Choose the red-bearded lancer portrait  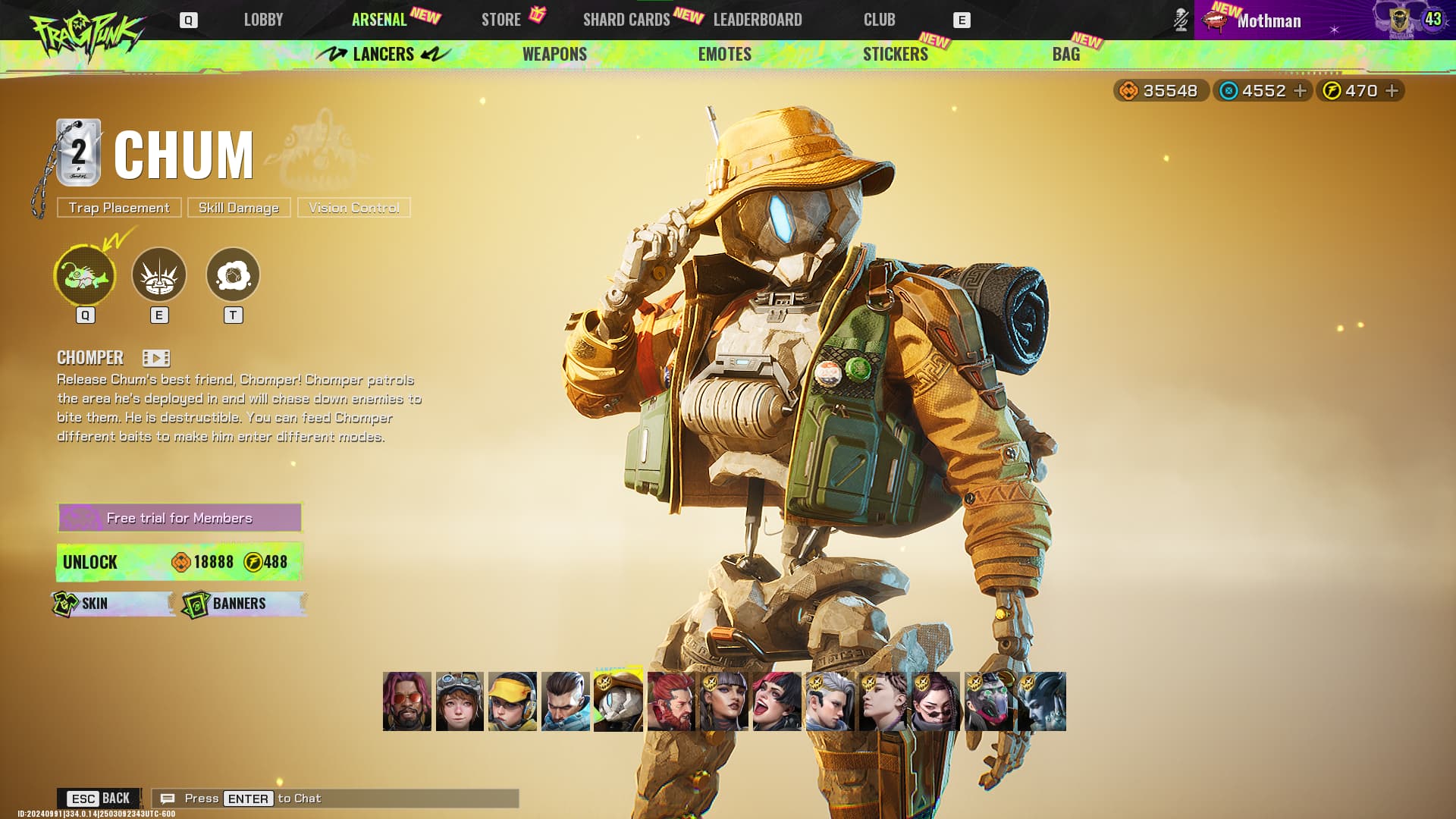click(671, 701)
